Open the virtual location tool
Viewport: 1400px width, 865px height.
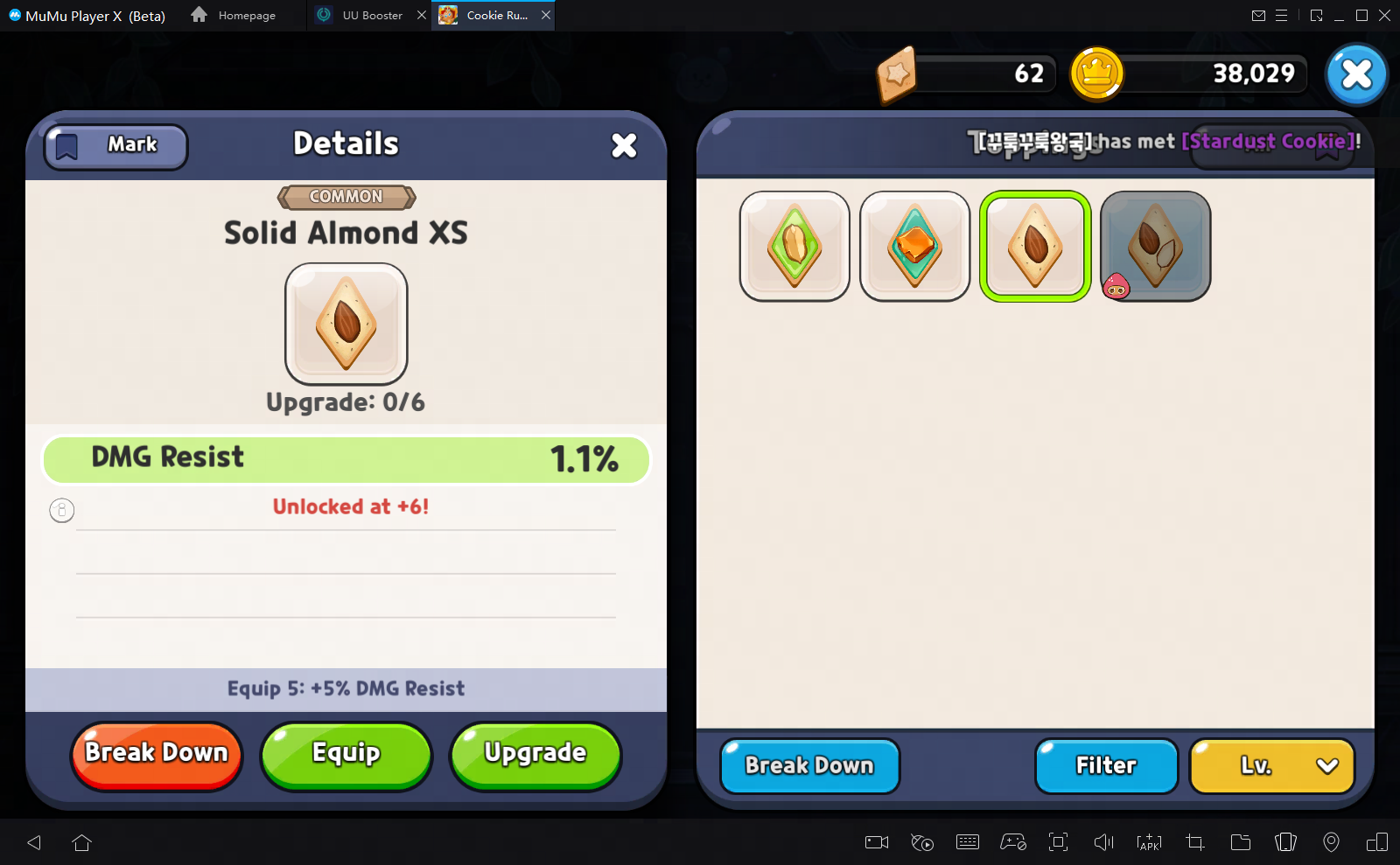point(1332,842)
